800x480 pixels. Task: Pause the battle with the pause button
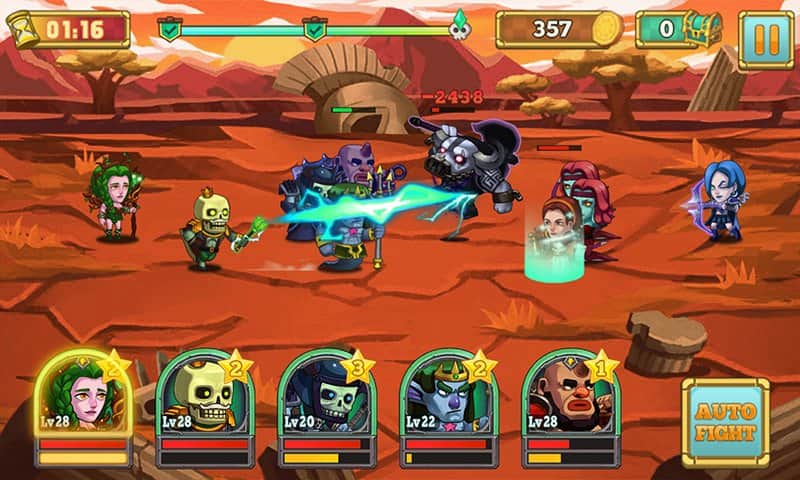click(x=765, y=39)
